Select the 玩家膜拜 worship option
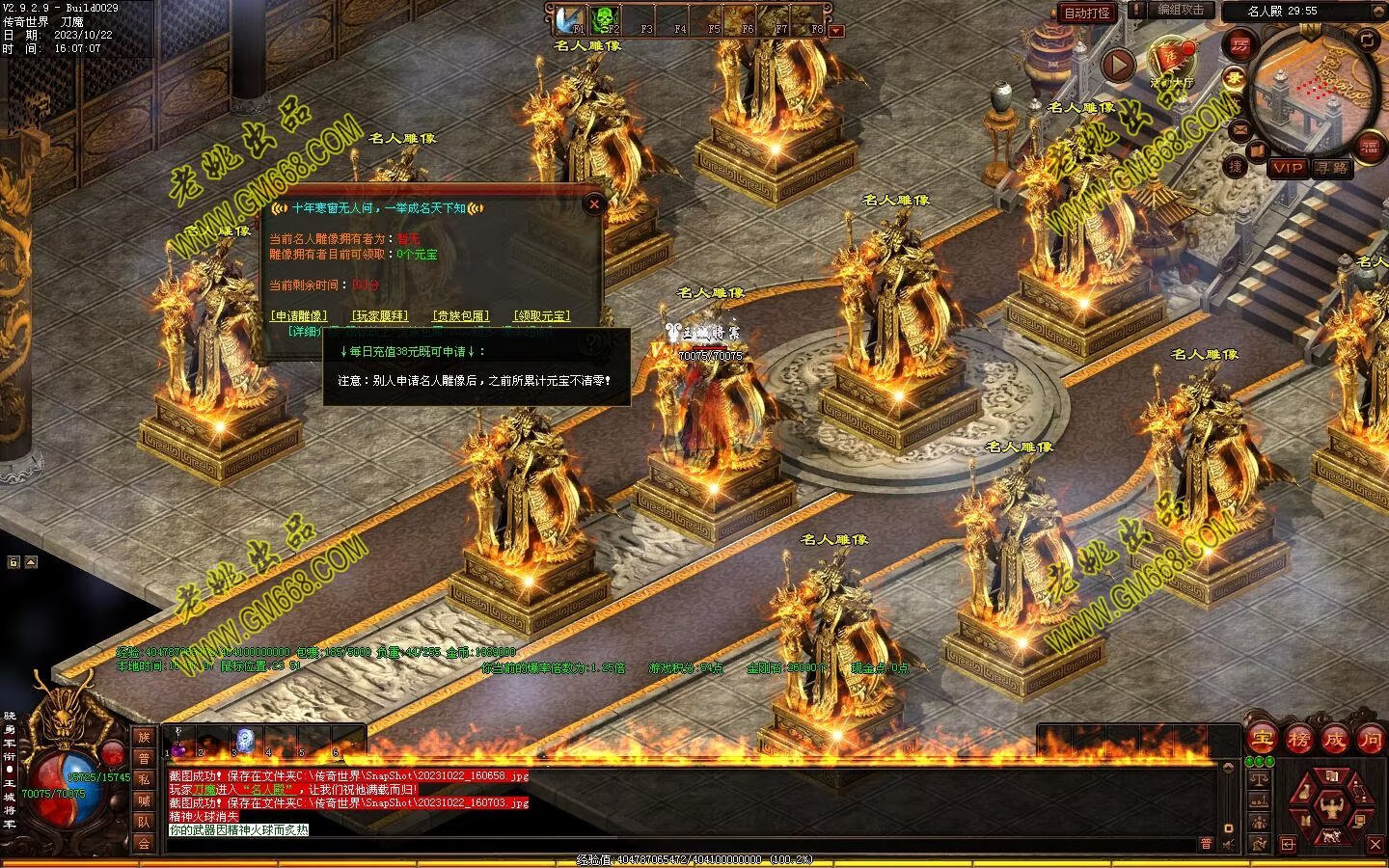This screenshot has width=1389, height=868. click(x=379, y=315)
